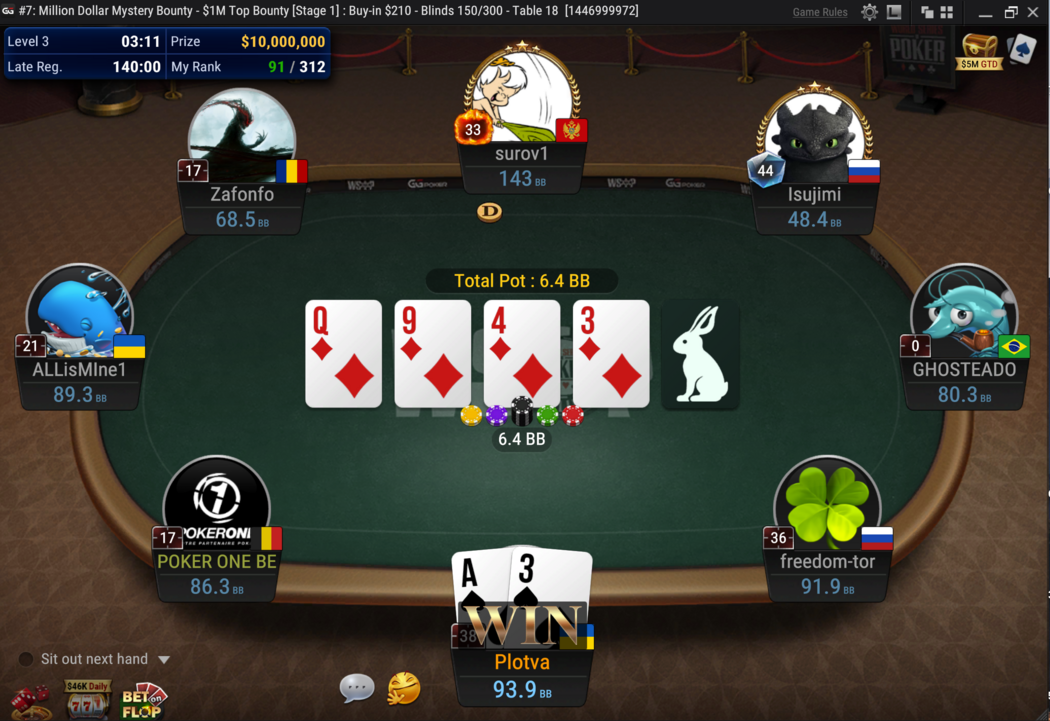
Task: Expand the sit out options dropdown arrow
Action: click(x=164, y=660)
